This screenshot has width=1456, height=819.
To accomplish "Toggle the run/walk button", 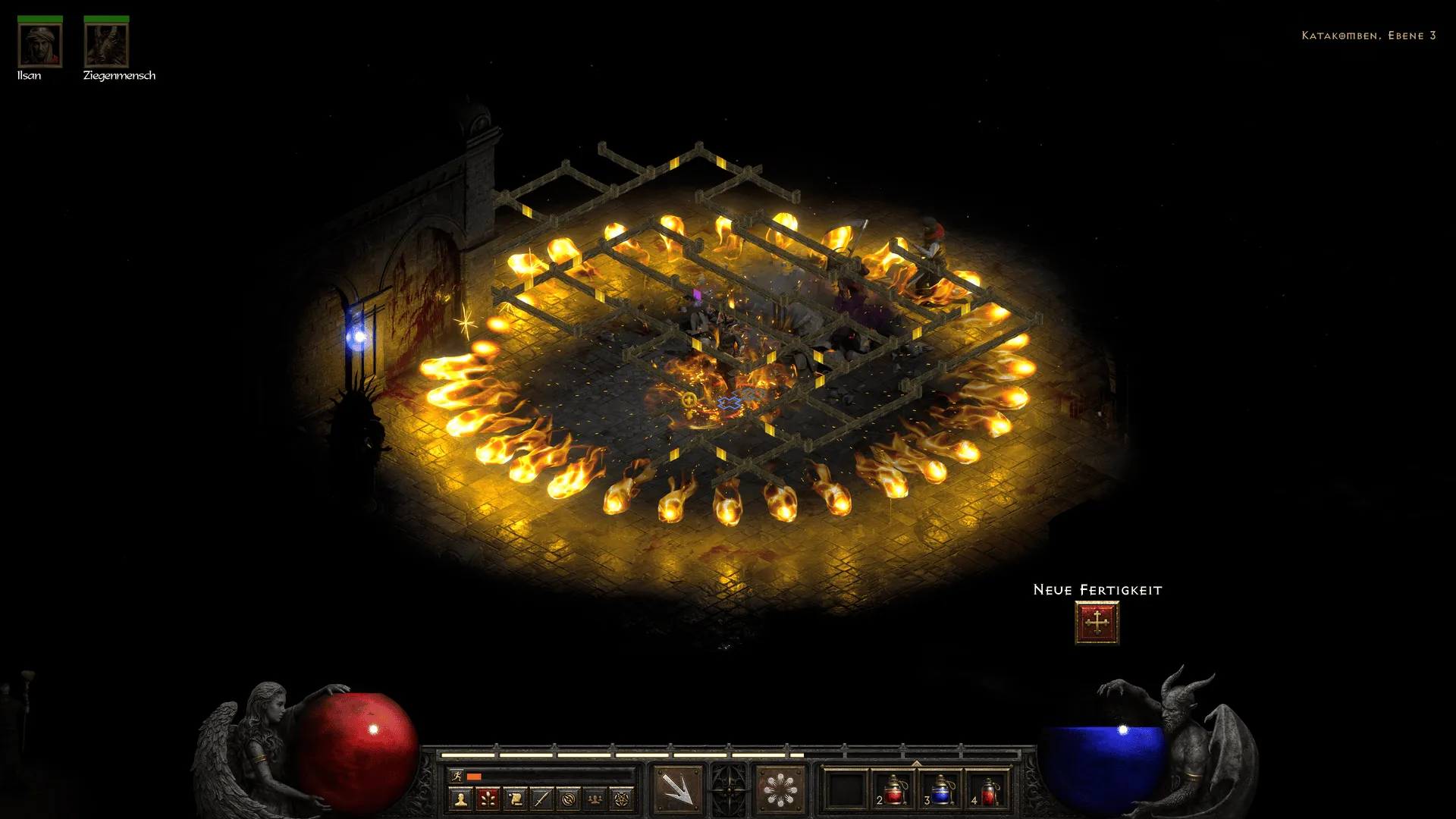I will (x=457, y=776).
